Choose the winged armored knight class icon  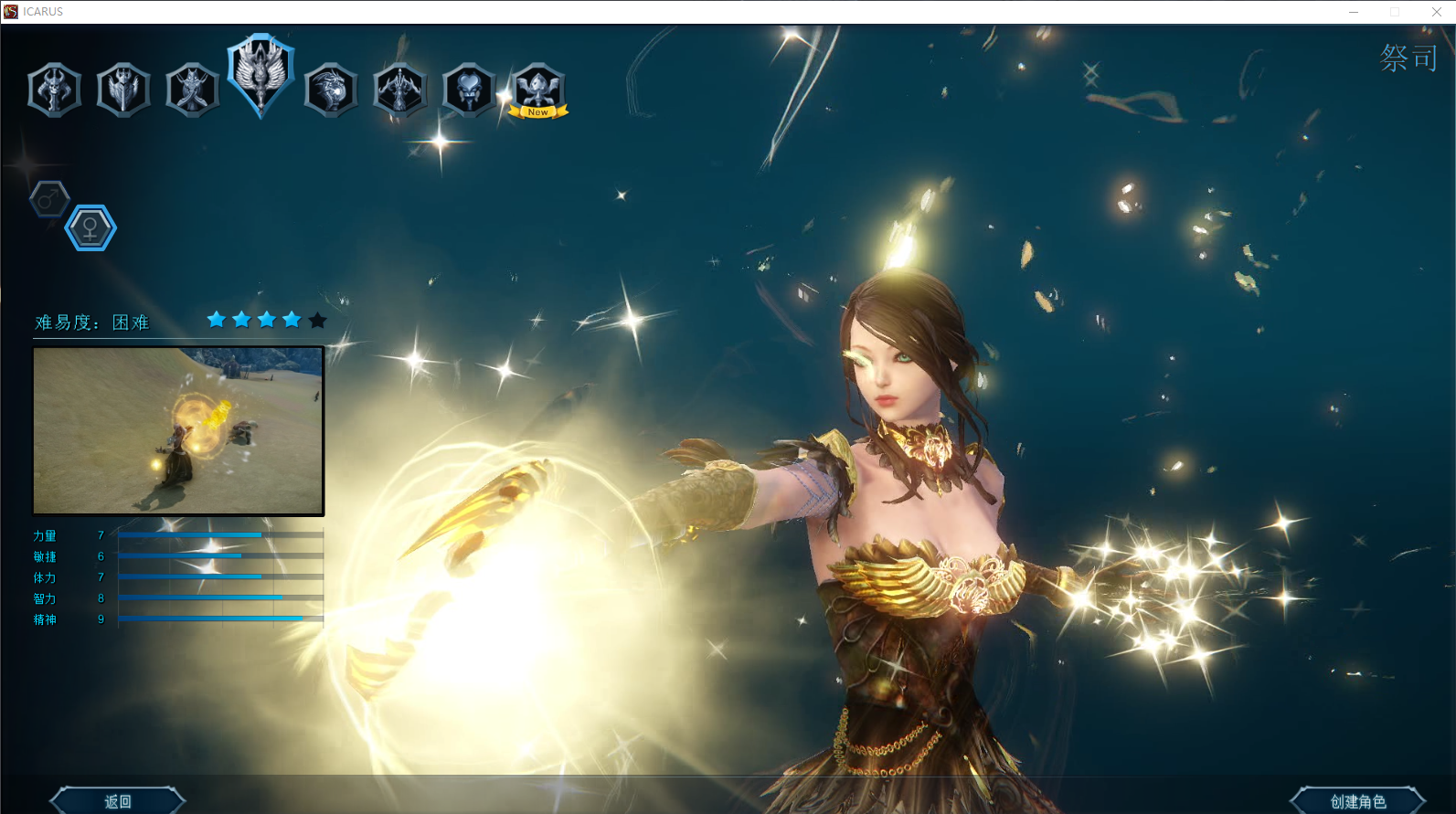tap(123, 90)
